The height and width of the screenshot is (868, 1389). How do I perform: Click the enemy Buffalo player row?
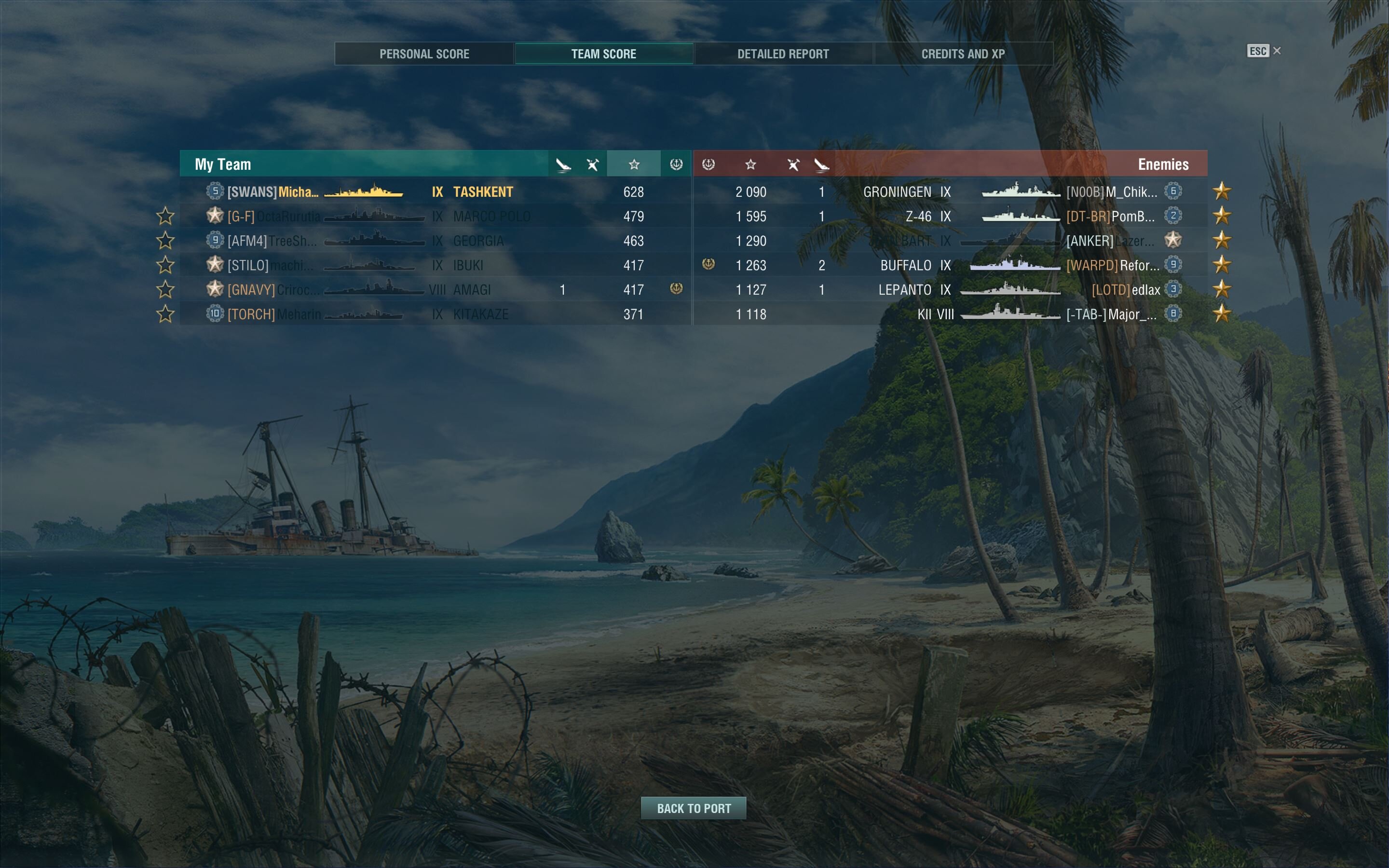pos(950,265)
